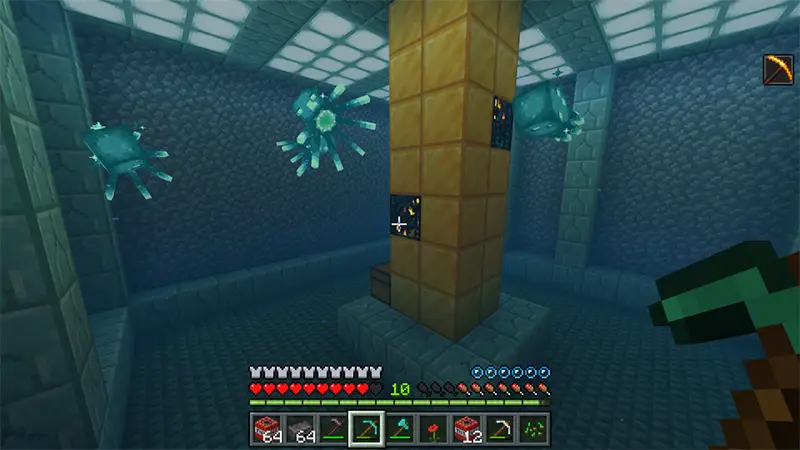Select the red flower hotbar slot

tap(433, 427)
